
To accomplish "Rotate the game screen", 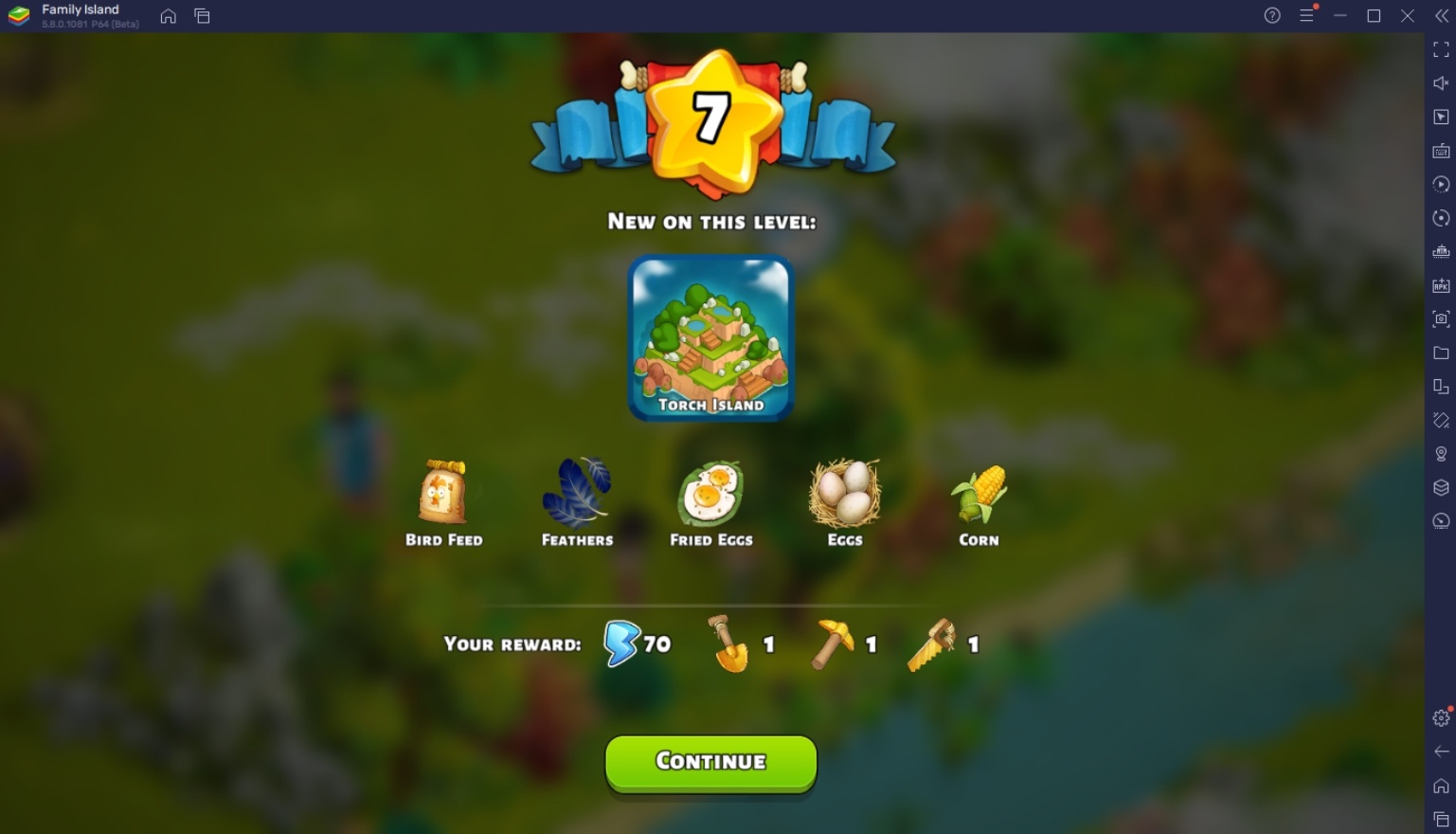I will click(x=1441, y=217).
